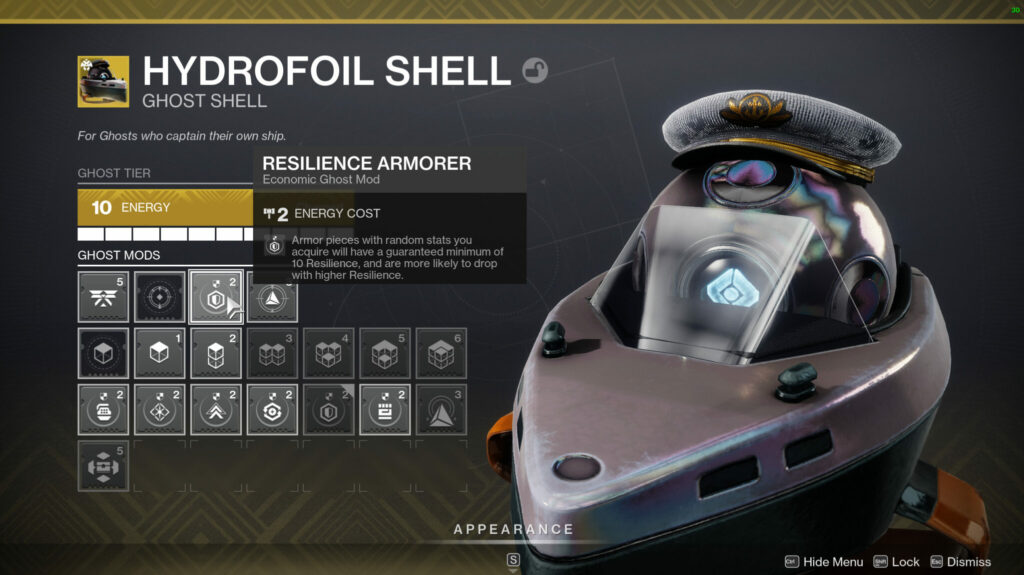Choose the diamond icon armorer mod
This screenshot has width=1024, height=575.
[160, 410]
